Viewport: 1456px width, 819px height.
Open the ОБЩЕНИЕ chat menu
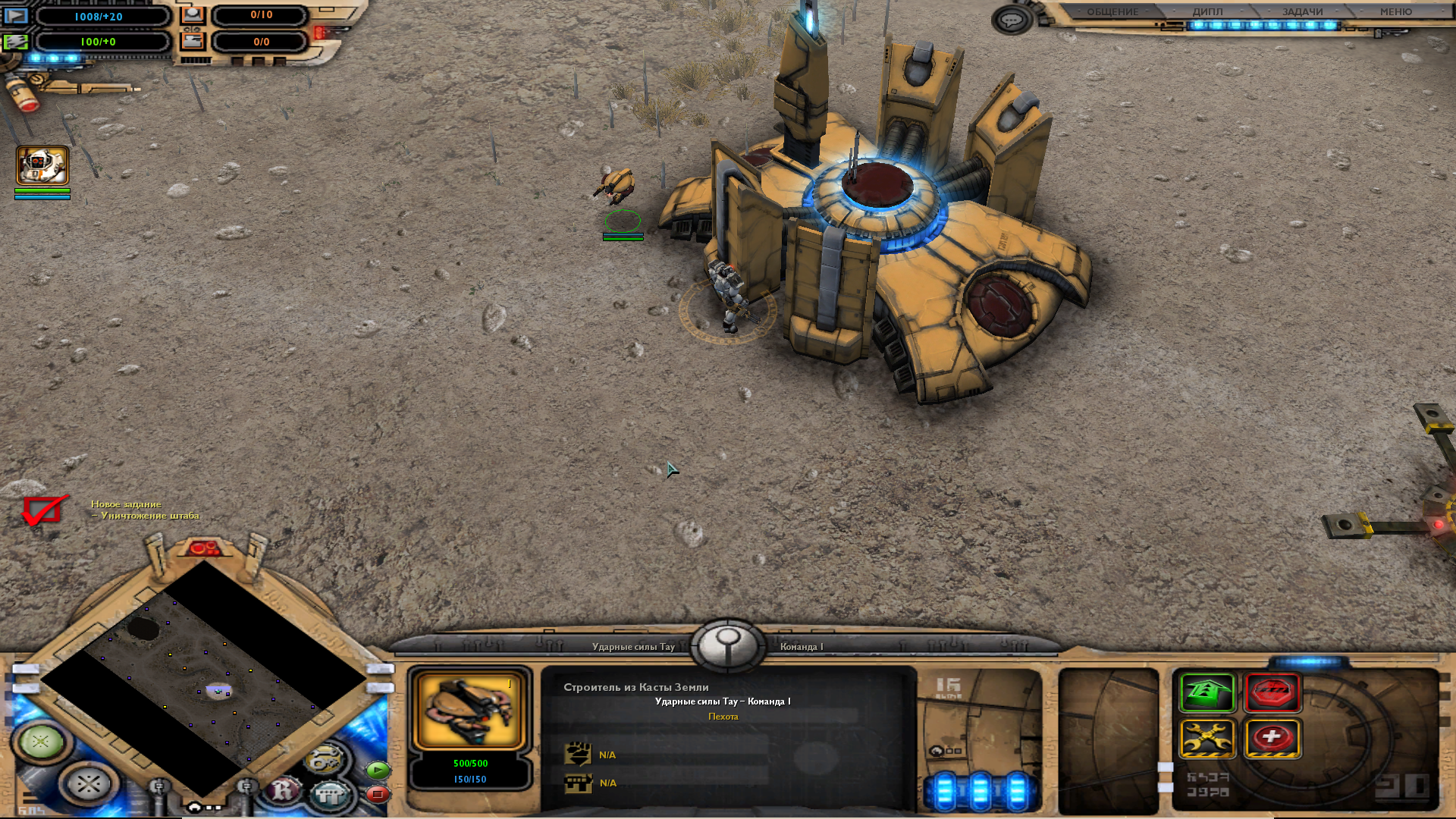pos(1112,11)
